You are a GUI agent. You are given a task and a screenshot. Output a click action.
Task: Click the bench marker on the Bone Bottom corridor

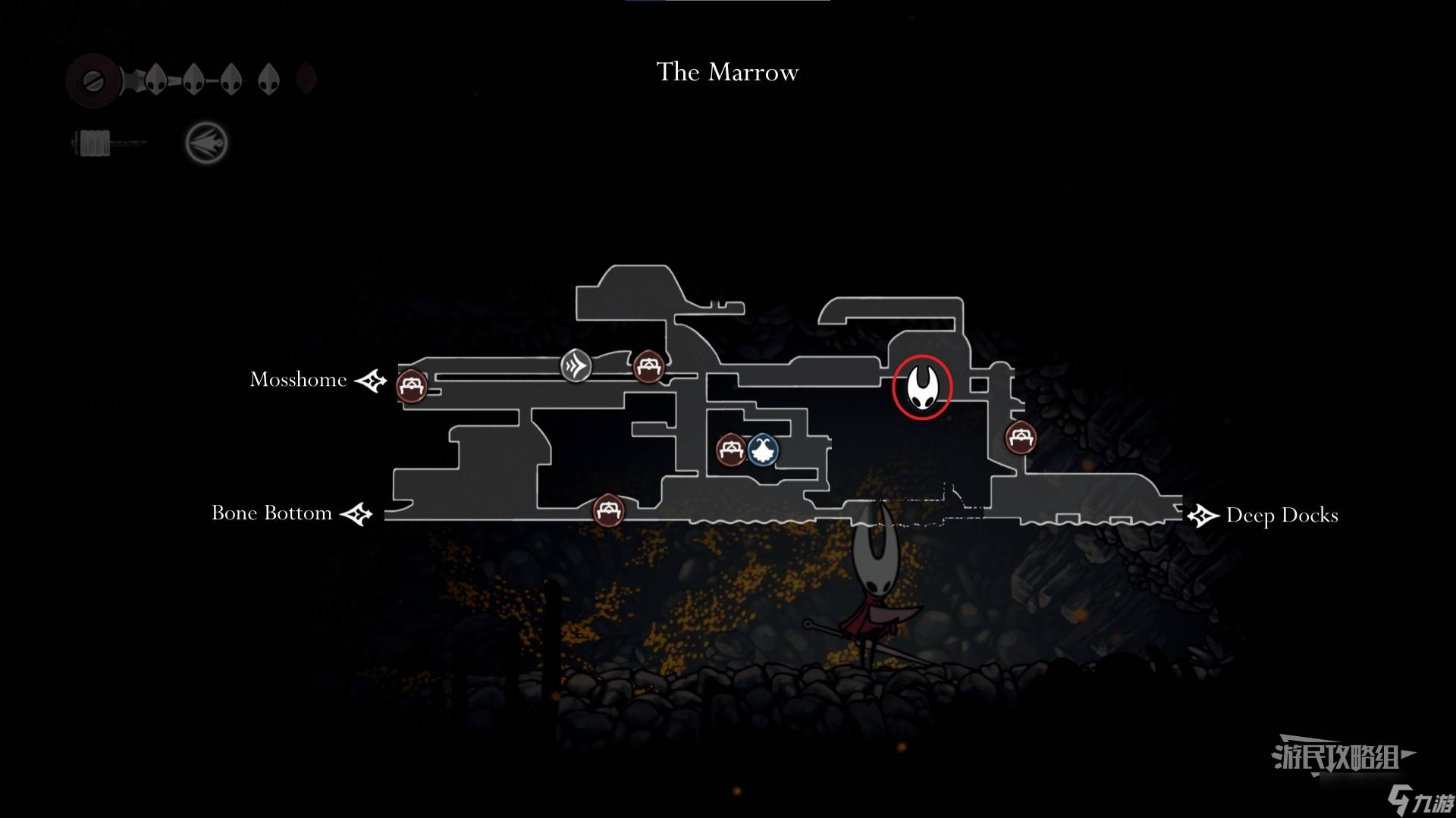pyautogui.click(x=608, y=509)
